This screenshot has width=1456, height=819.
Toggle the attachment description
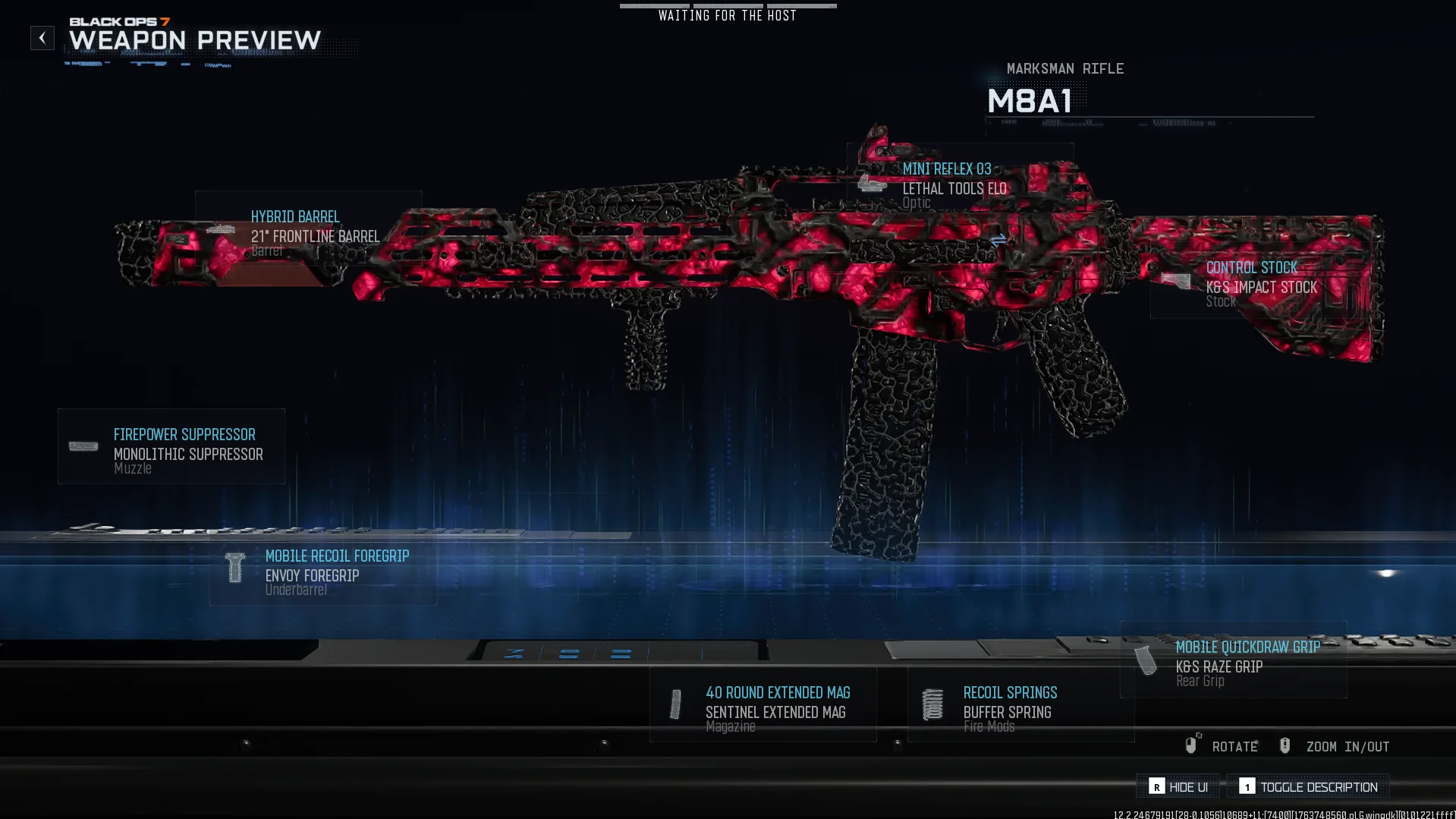(x=1309, y=787)
